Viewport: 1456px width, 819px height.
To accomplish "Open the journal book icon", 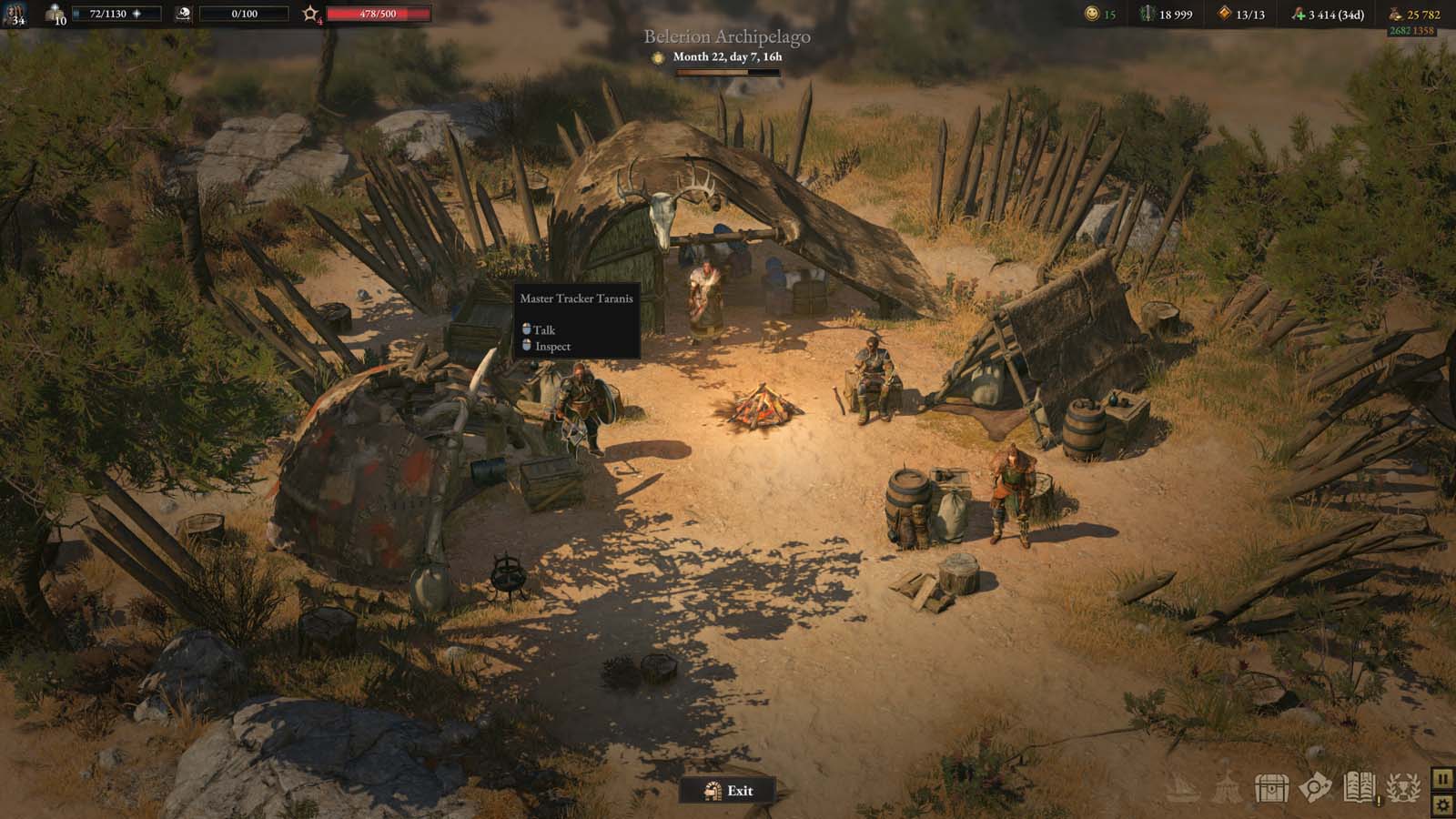I will [x=1360, y=788].
